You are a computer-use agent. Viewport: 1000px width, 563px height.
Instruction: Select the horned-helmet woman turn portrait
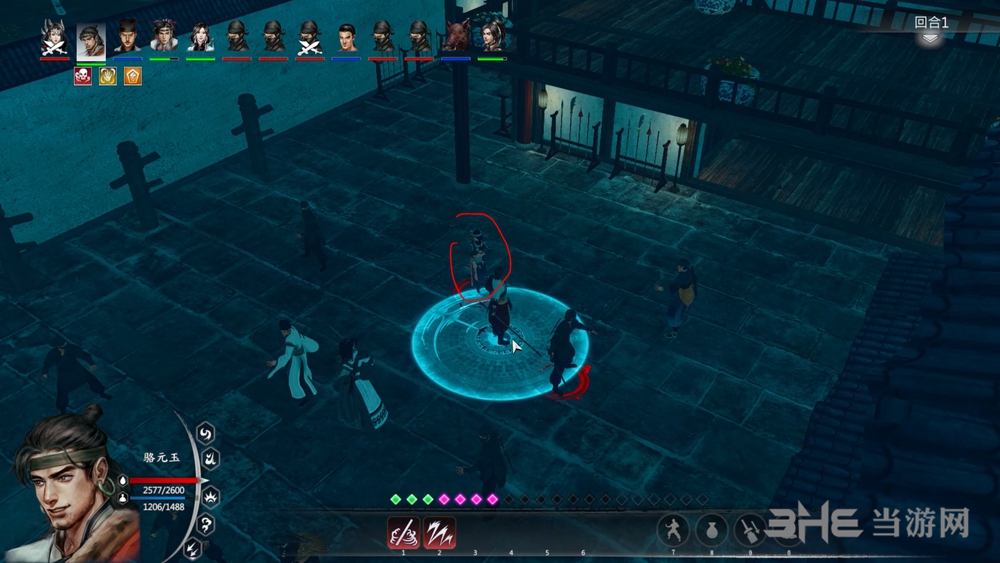point(54,37)
